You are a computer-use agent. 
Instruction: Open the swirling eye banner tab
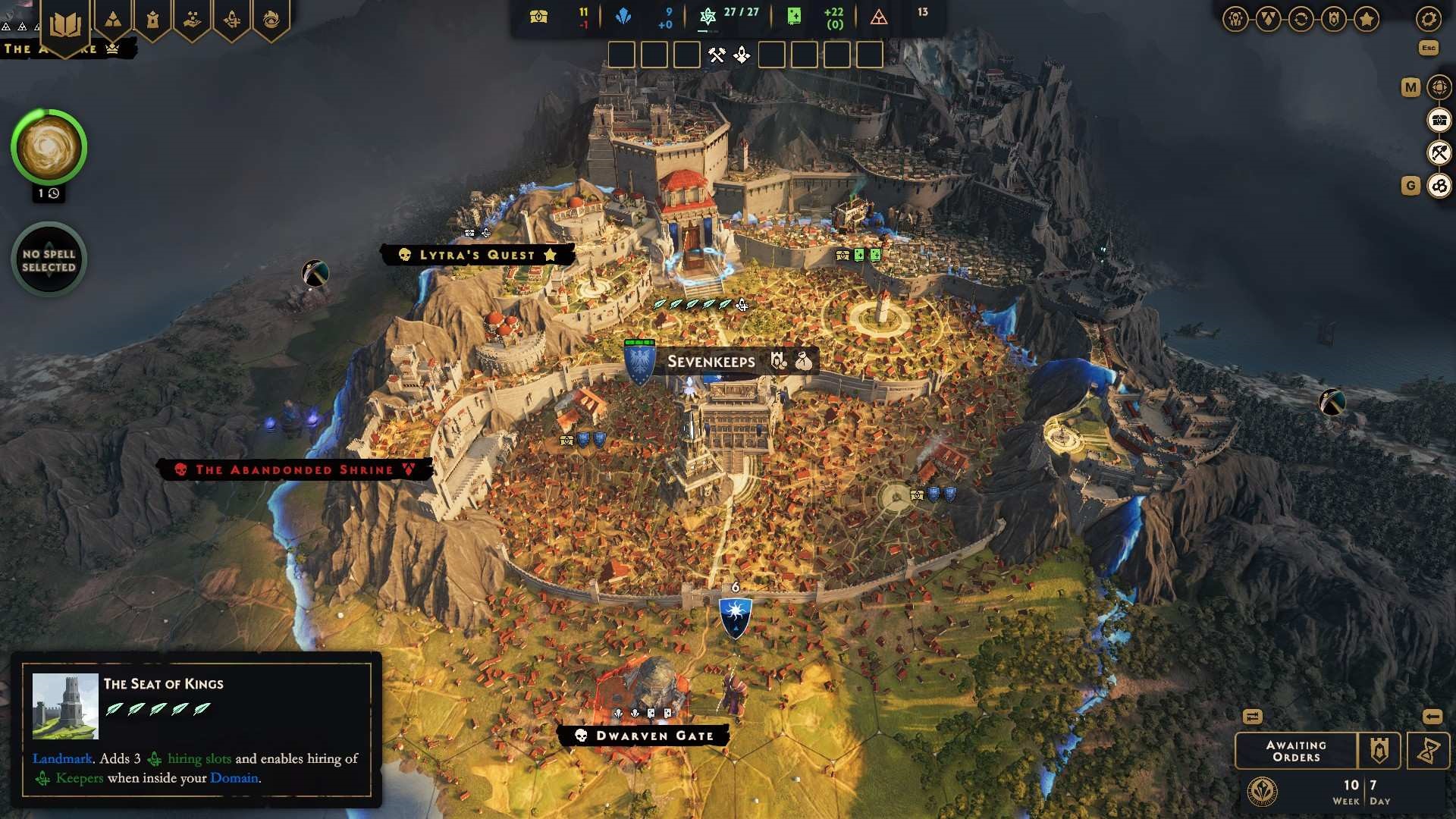271,20
